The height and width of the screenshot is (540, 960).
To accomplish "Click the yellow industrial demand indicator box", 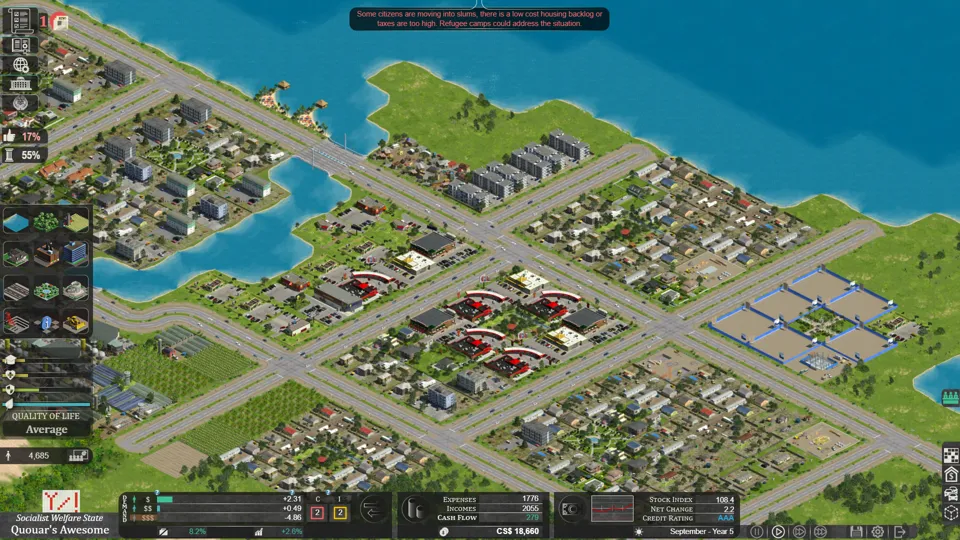I will coord(339,513).
